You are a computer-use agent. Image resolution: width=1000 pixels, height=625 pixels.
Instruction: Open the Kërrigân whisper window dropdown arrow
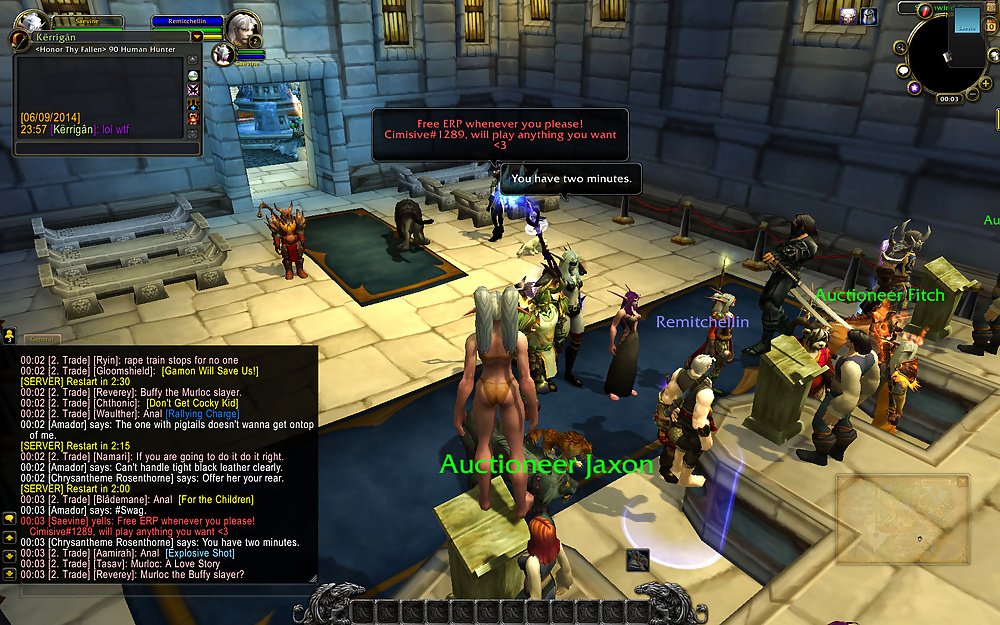tap(197, 37)
